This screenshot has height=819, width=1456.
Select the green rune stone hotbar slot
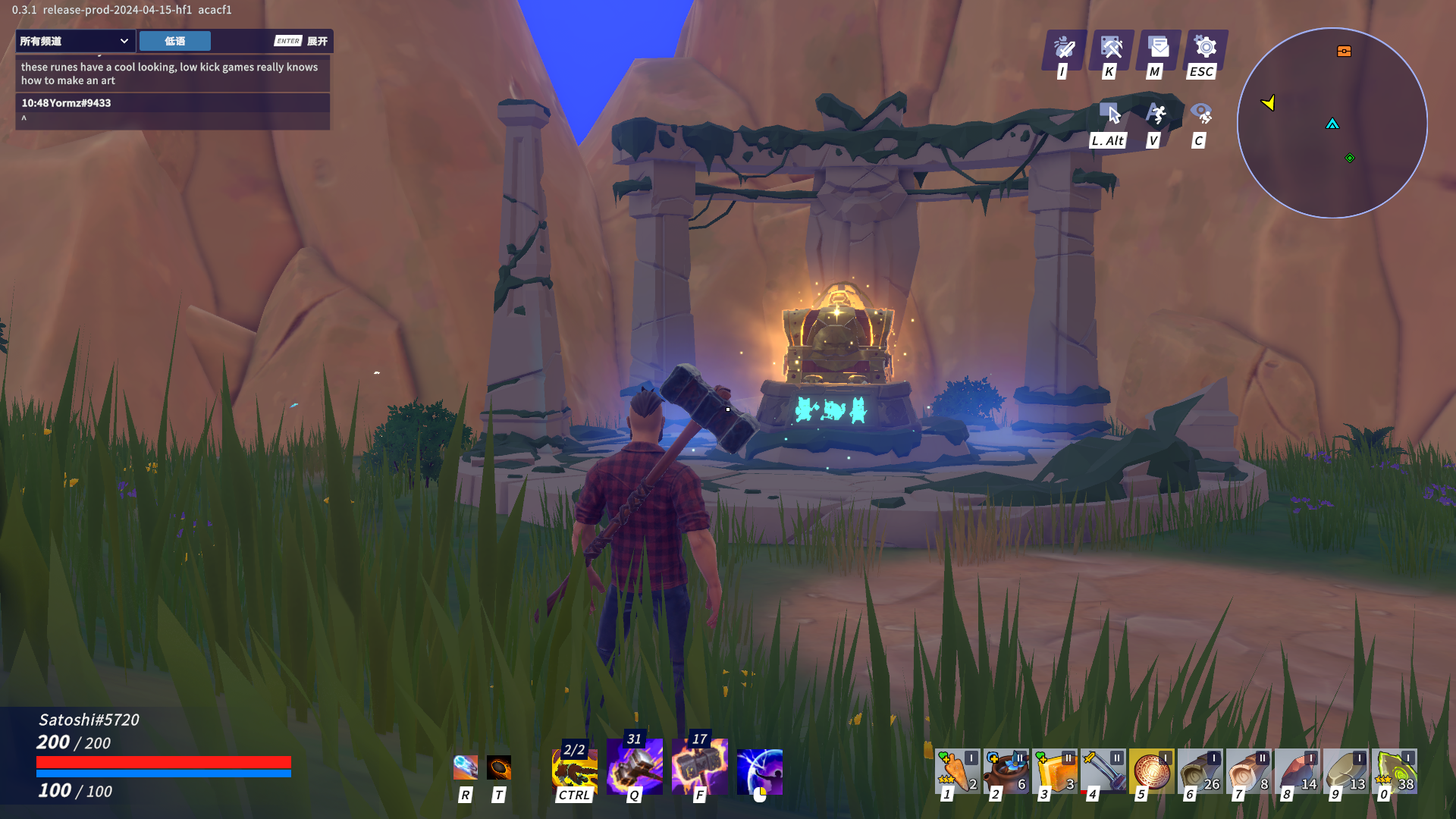pyautogui.click(x=1394, y=771)
